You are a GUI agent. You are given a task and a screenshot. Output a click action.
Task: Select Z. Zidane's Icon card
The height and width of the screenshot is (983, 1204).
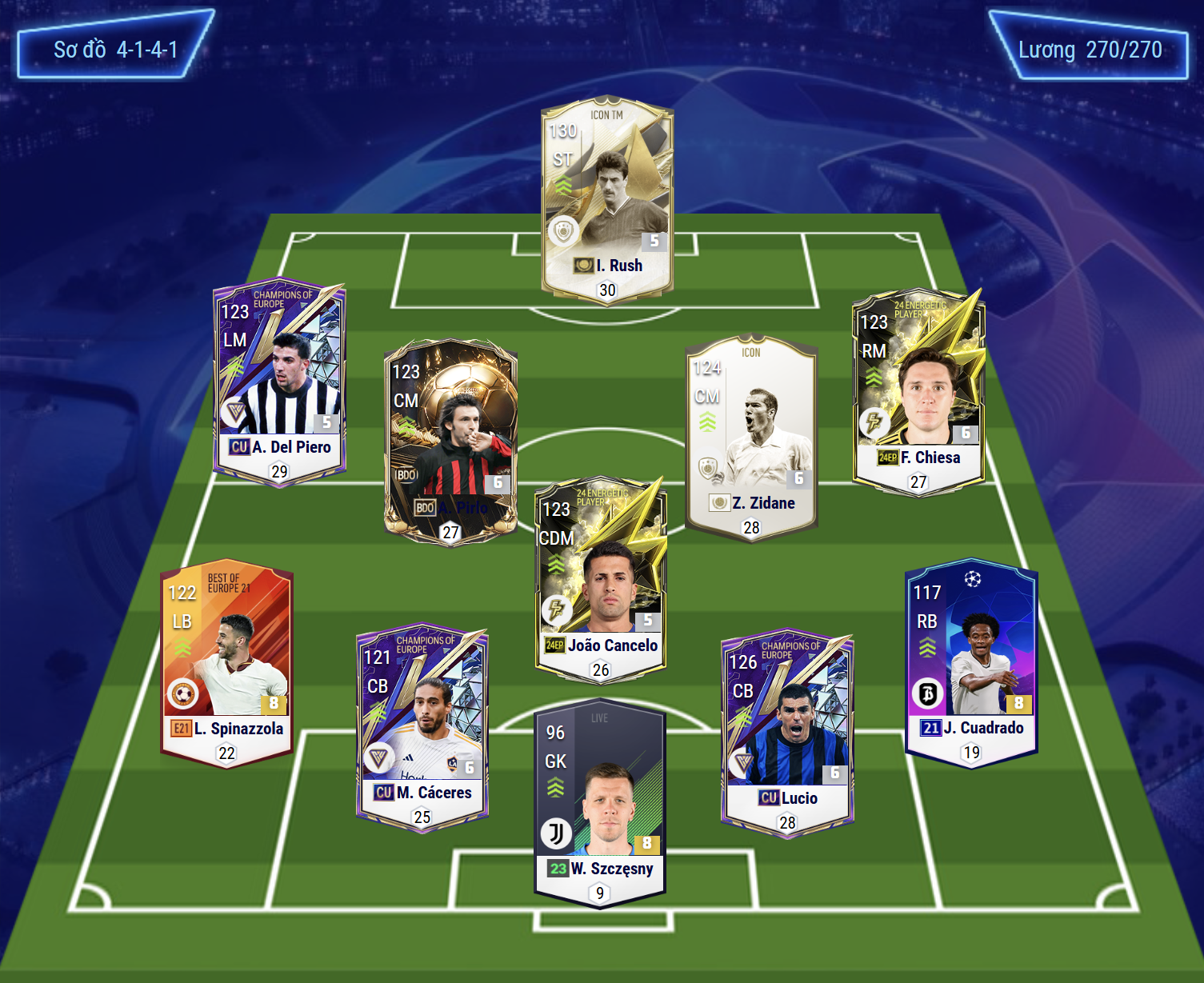(751, 436)
